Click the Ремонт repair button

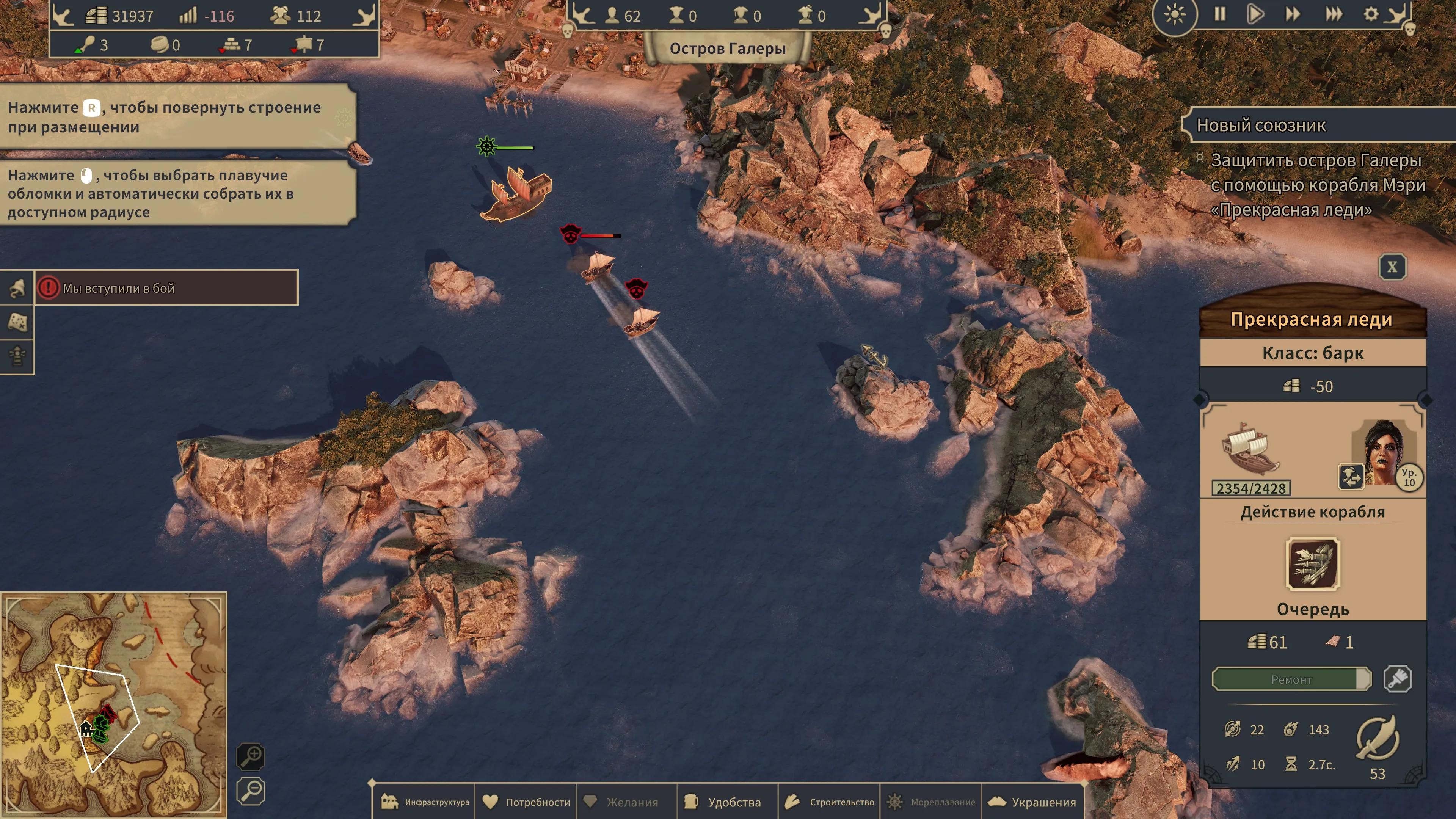coord(1291,679)
